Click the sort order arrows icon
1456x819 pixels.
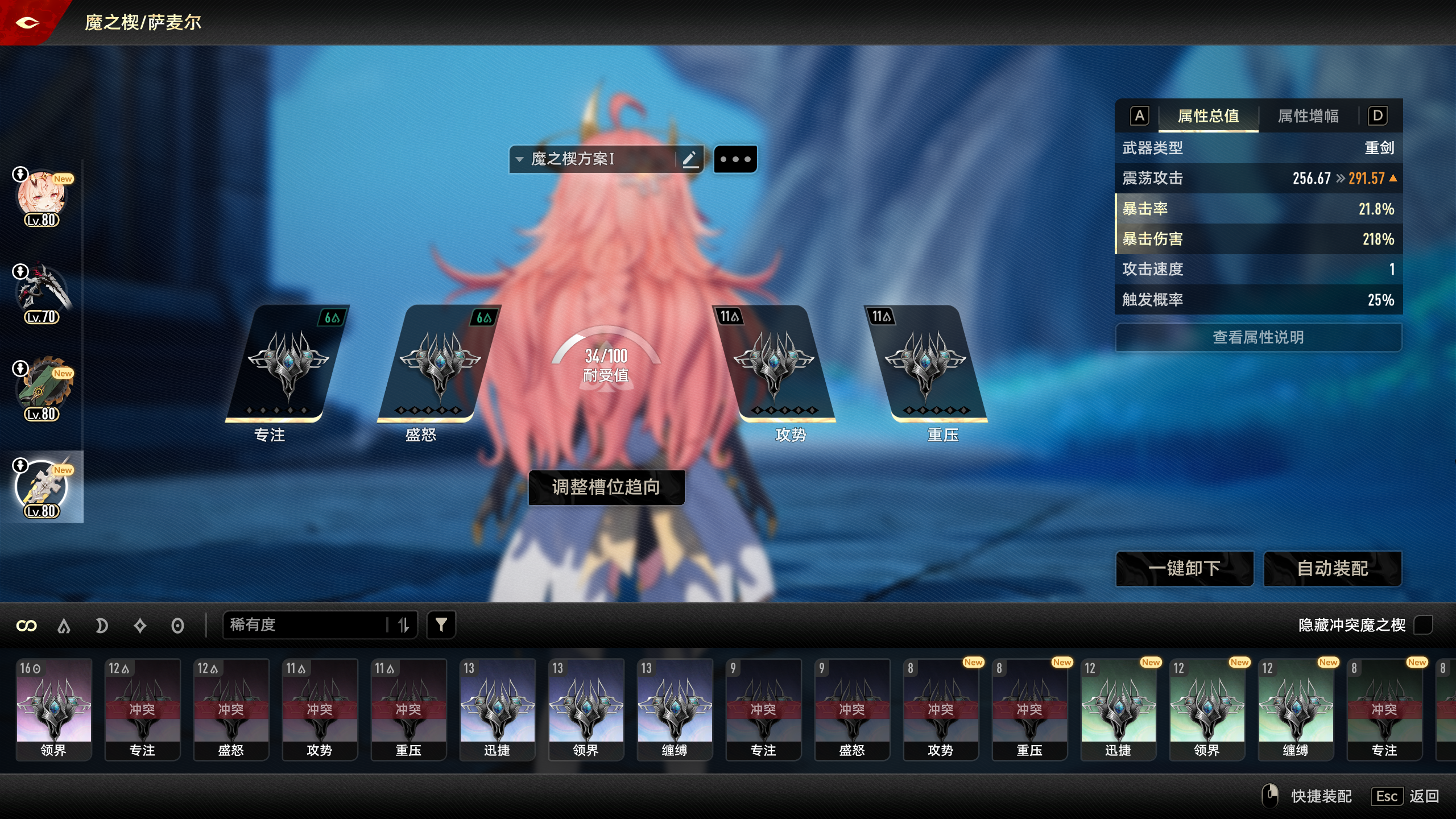(x=404, y=624)
